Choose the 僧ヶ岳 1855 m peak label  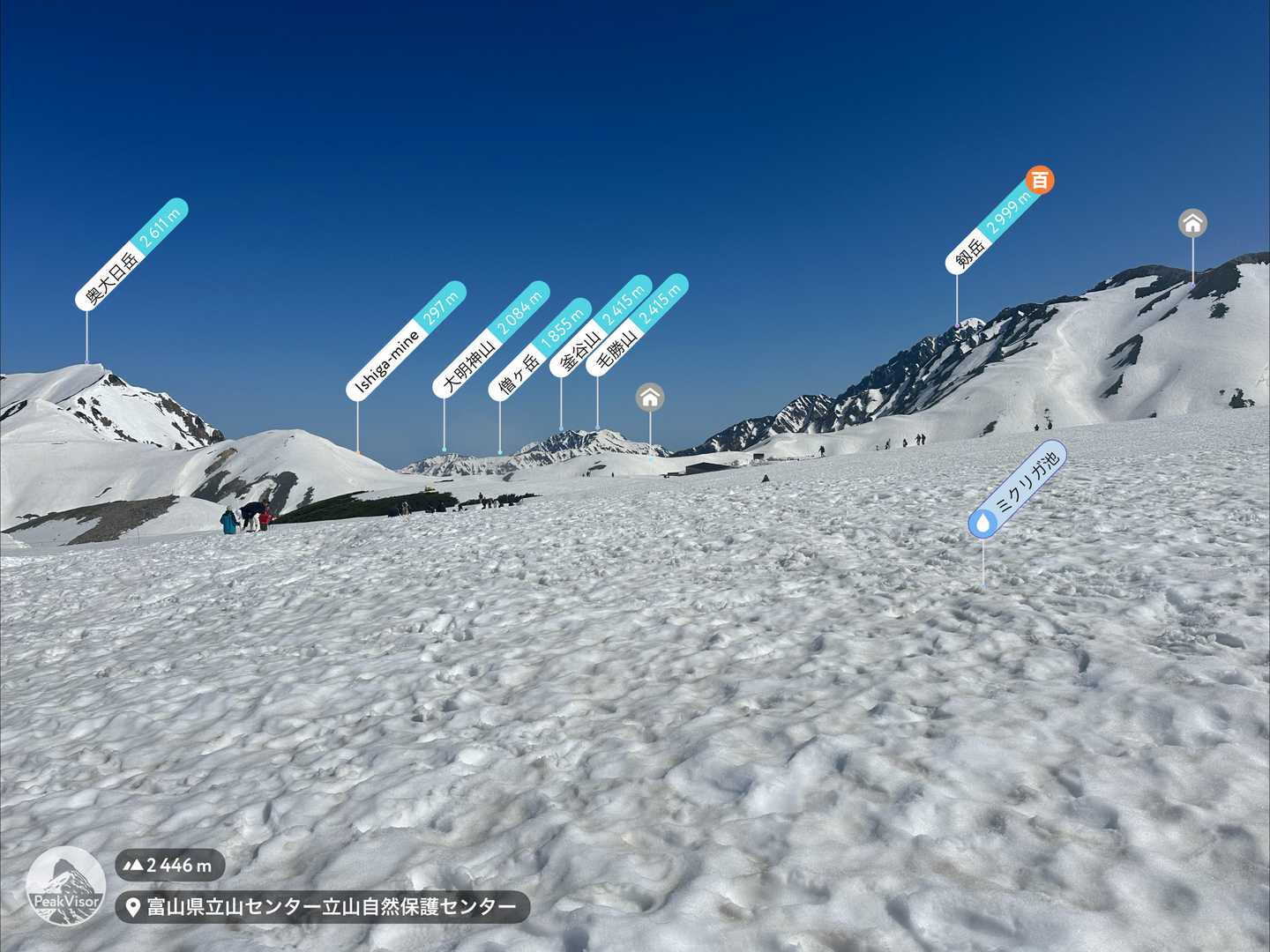tap(539, 350)
